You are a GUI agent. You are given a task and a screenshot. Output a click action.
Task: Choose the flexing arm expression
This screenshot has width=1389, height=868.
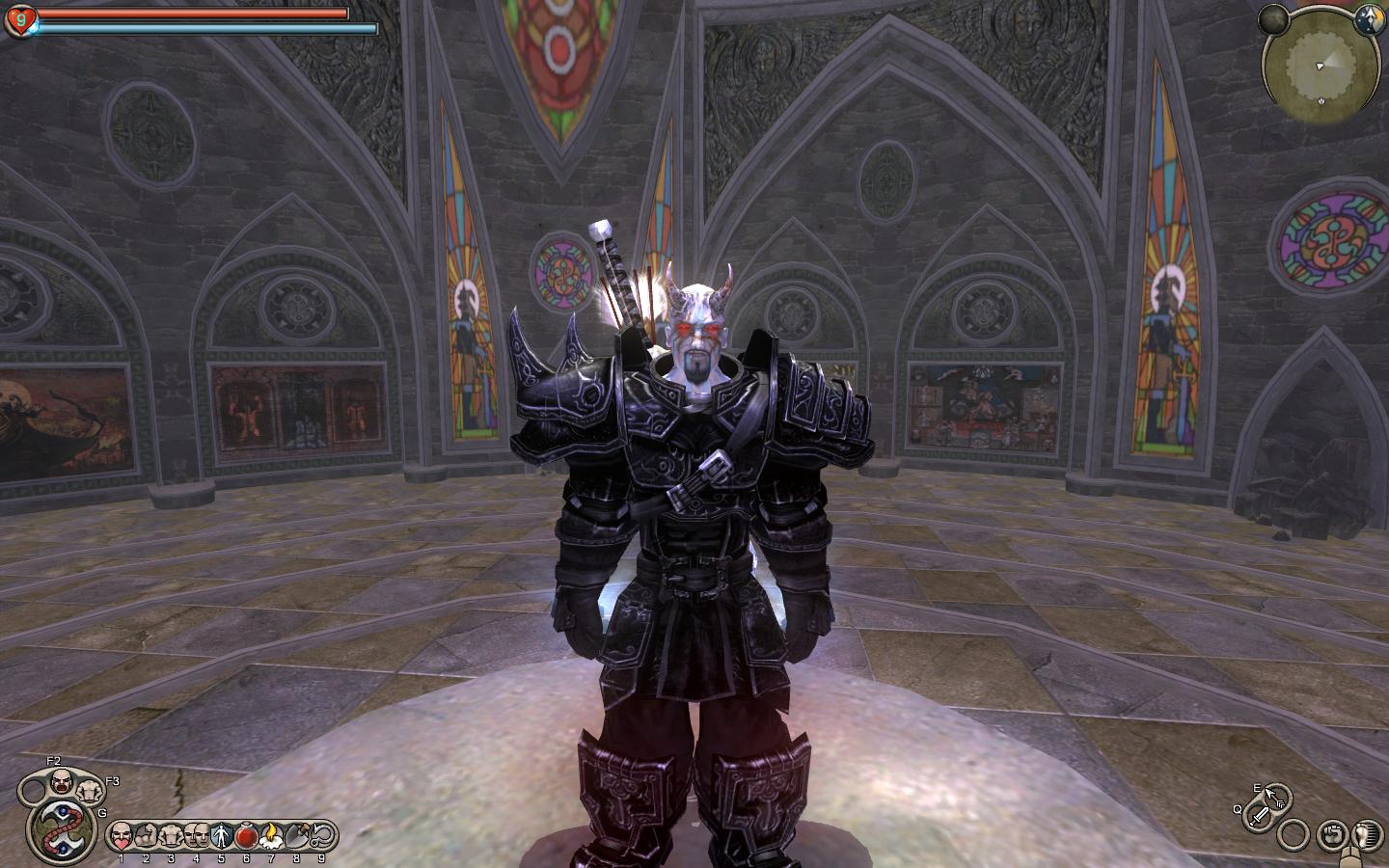(146, 834)
